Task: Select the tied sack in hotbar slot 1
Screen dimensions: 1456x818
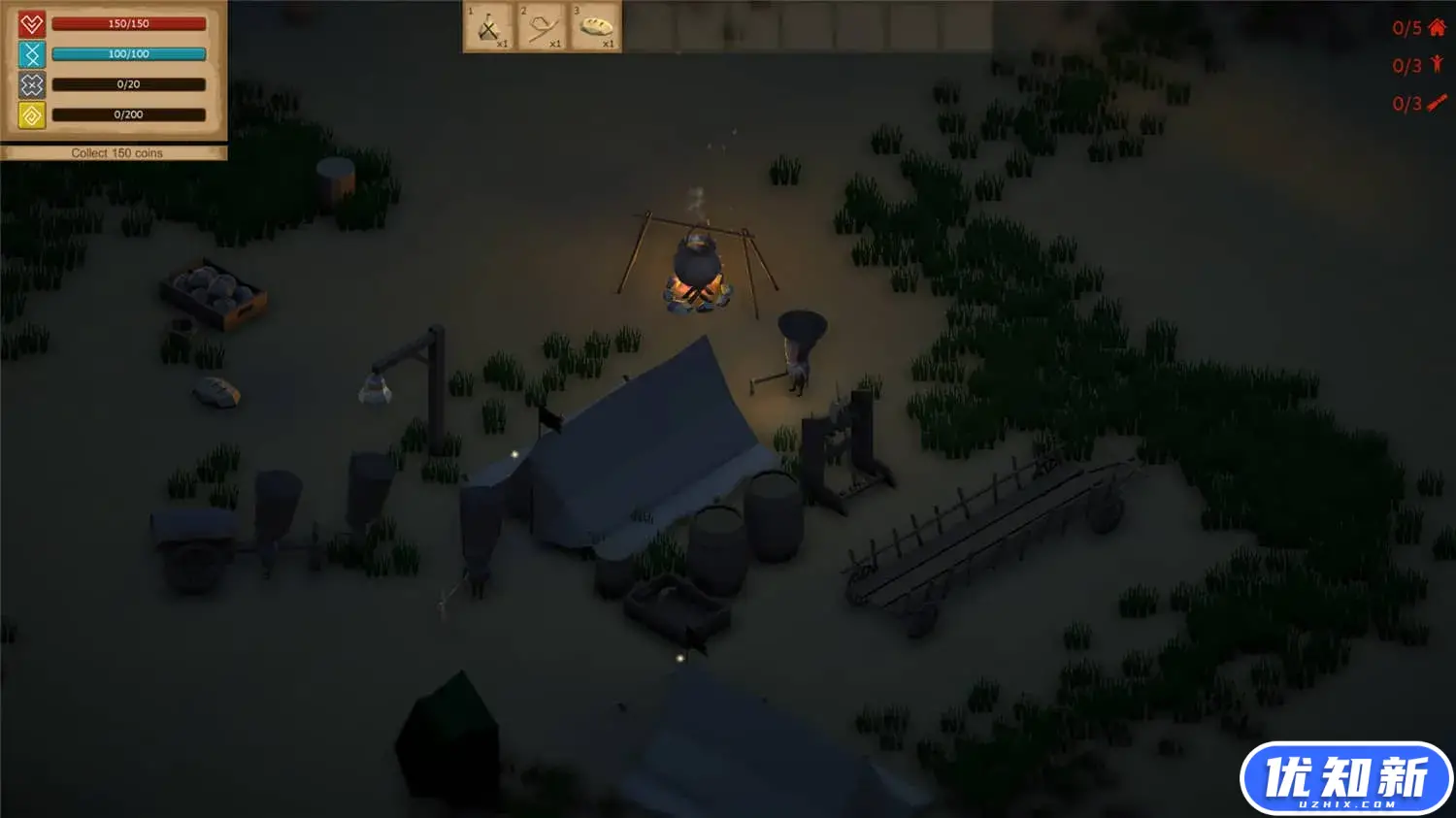Action: (x=489, y=27)
